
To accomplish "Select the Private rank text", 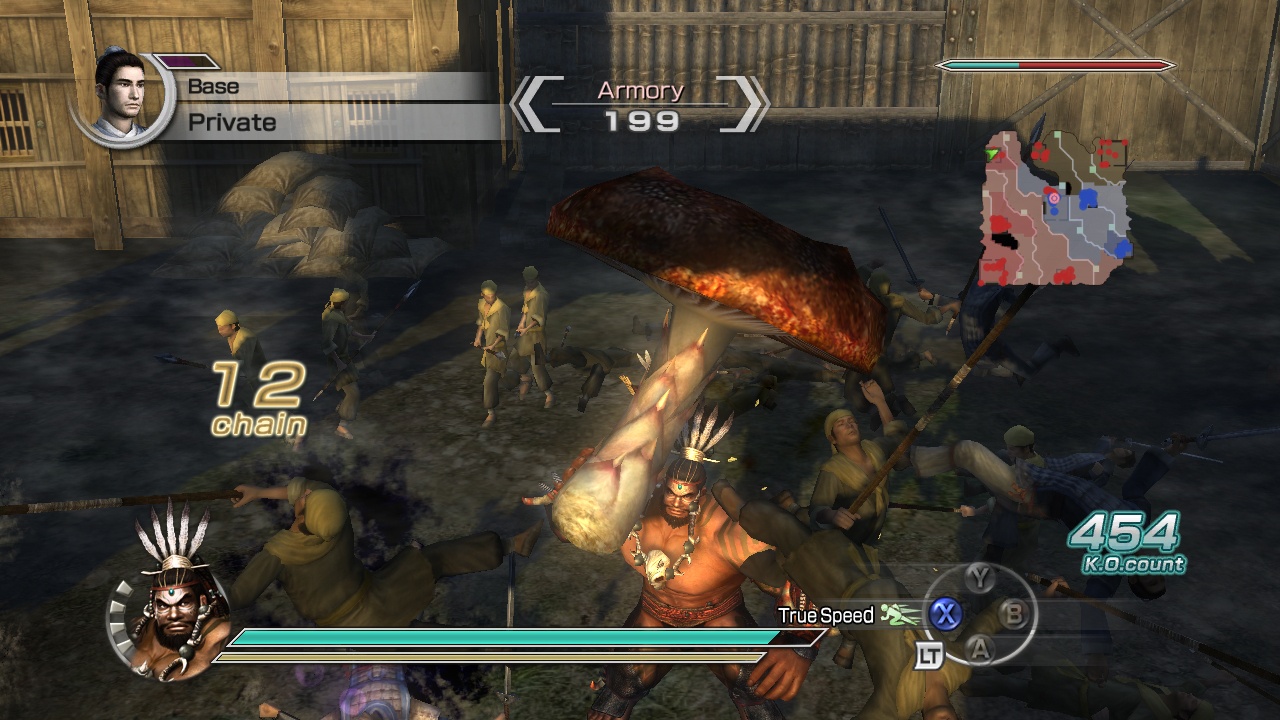I will 230,122.
